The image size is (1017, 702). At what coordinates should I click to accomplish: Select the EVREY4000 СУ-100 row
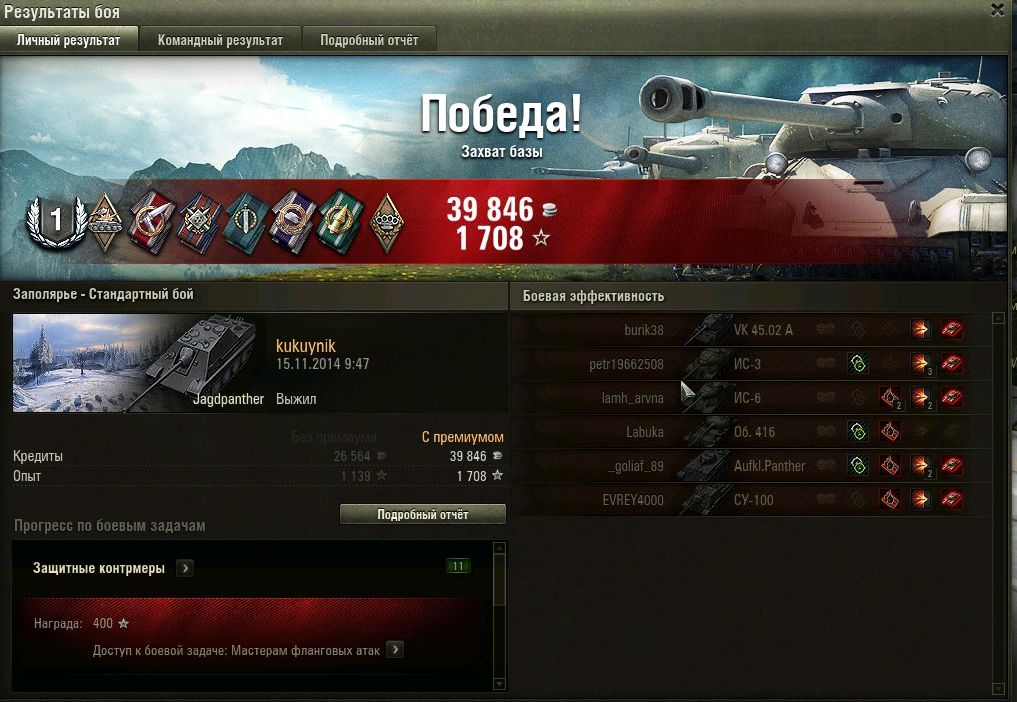click(740, 500)
